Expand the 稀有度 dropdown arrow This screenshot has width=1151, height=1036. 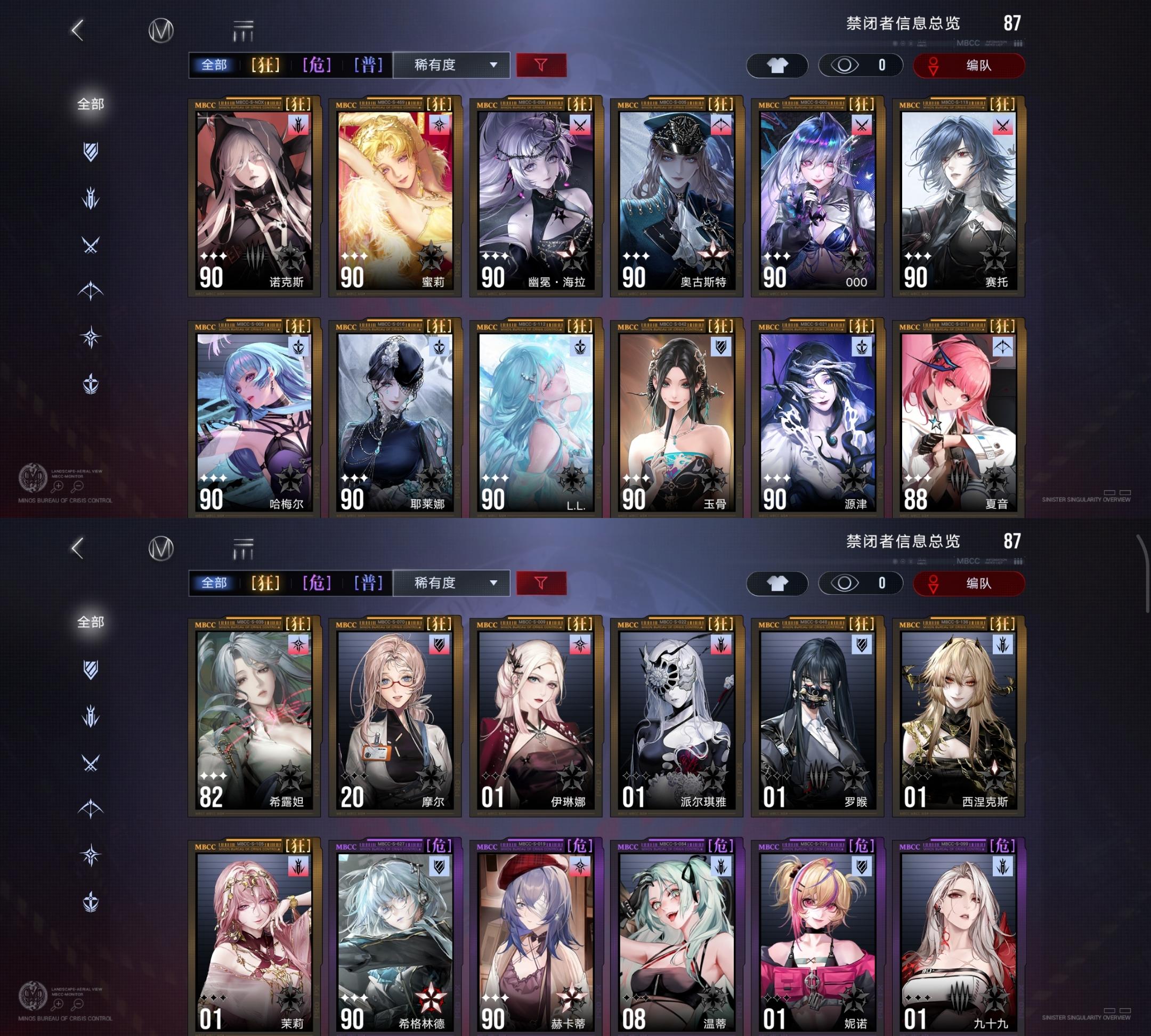pyautogui.click(x=493, y=65)
